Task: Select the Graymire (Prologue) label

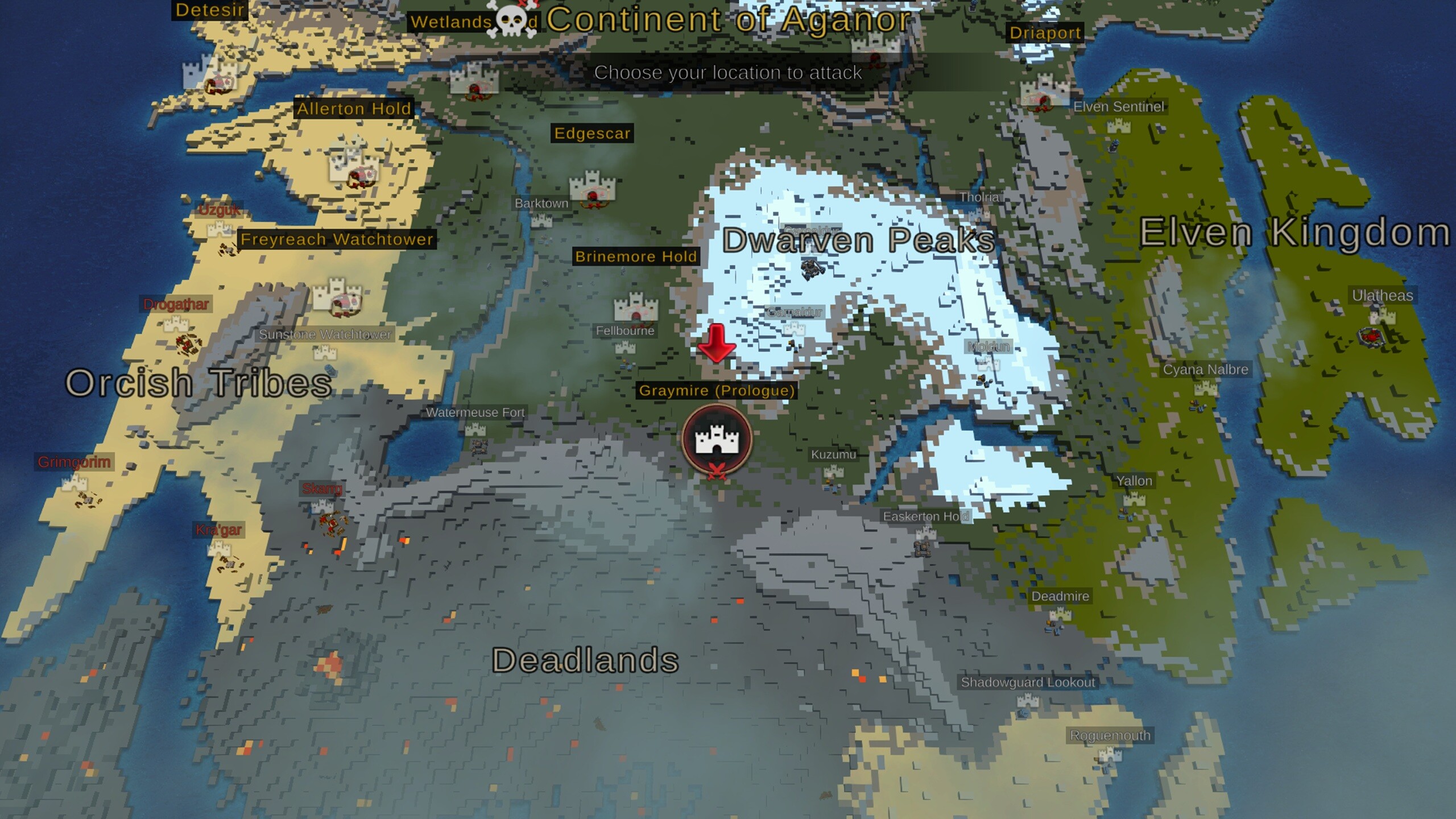Action: pos(718,391)
